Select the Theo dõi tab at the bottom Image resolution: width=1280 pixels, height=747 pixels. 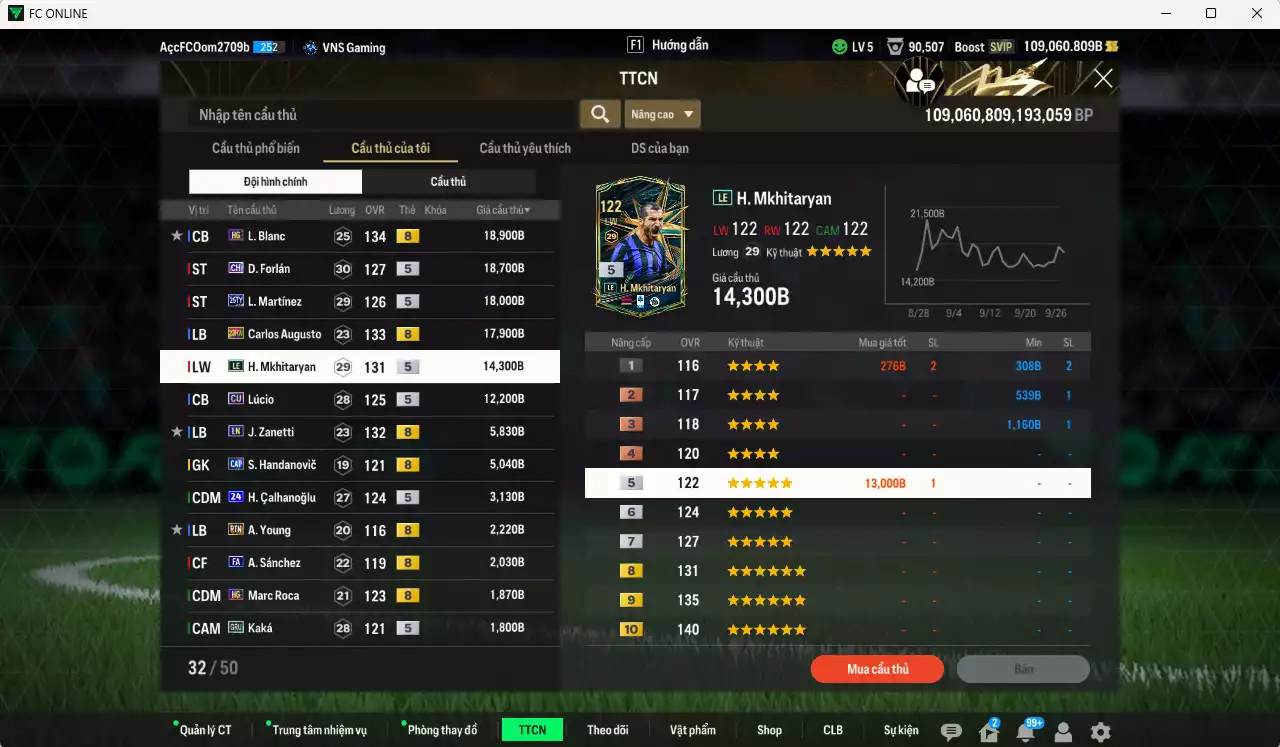point(608,730)
